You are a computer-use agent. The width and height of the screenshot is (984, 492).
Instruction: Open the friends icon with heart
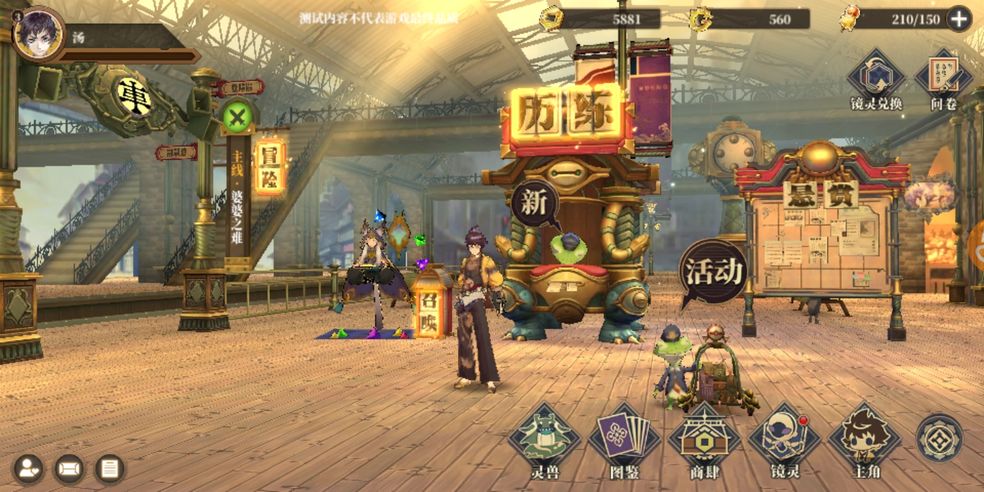pyautogui.click(x=28, y=467)
